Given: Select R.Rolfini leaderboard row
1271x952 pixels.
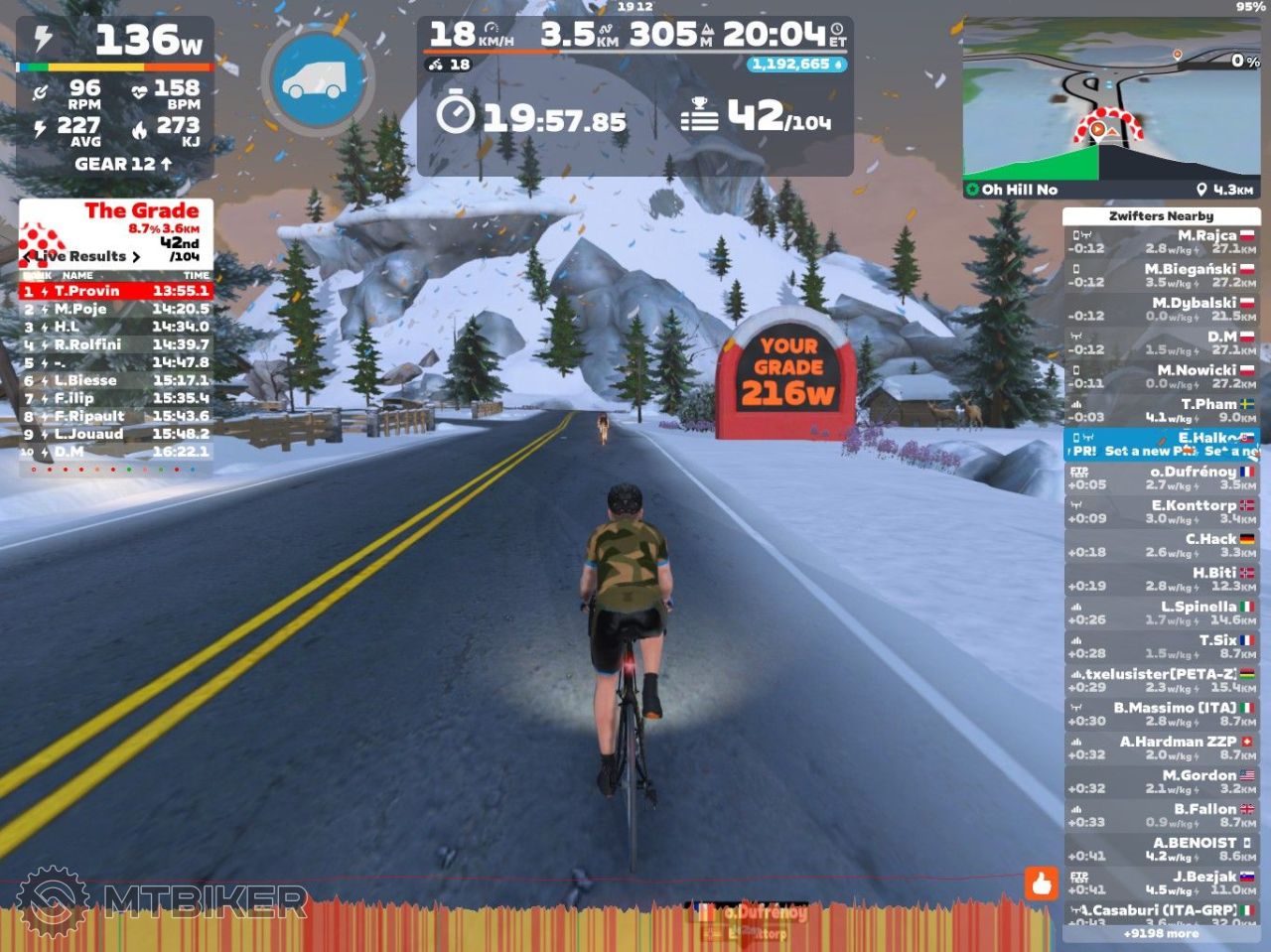Looking at the screenshot, I should pyautogui.click(x=116, y=344).
